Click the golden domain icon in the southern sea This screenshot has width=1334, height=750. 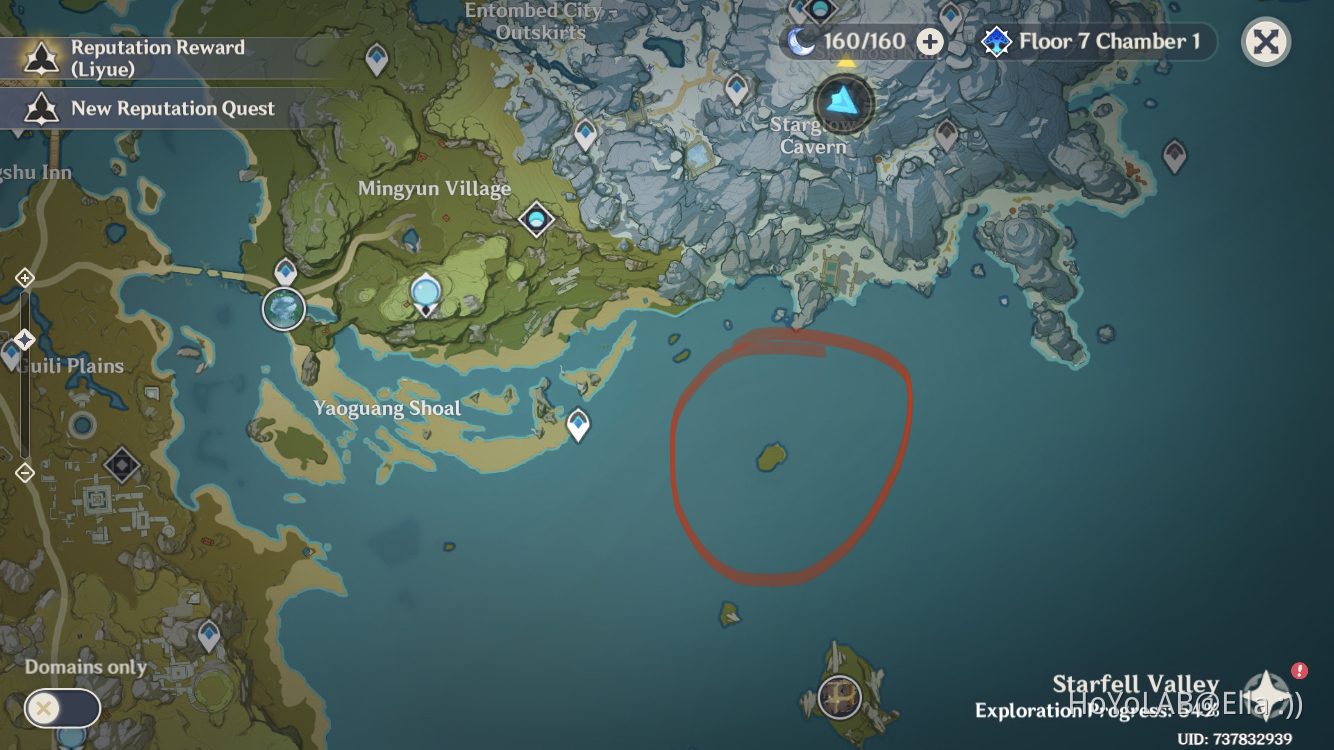pos(837,696)
